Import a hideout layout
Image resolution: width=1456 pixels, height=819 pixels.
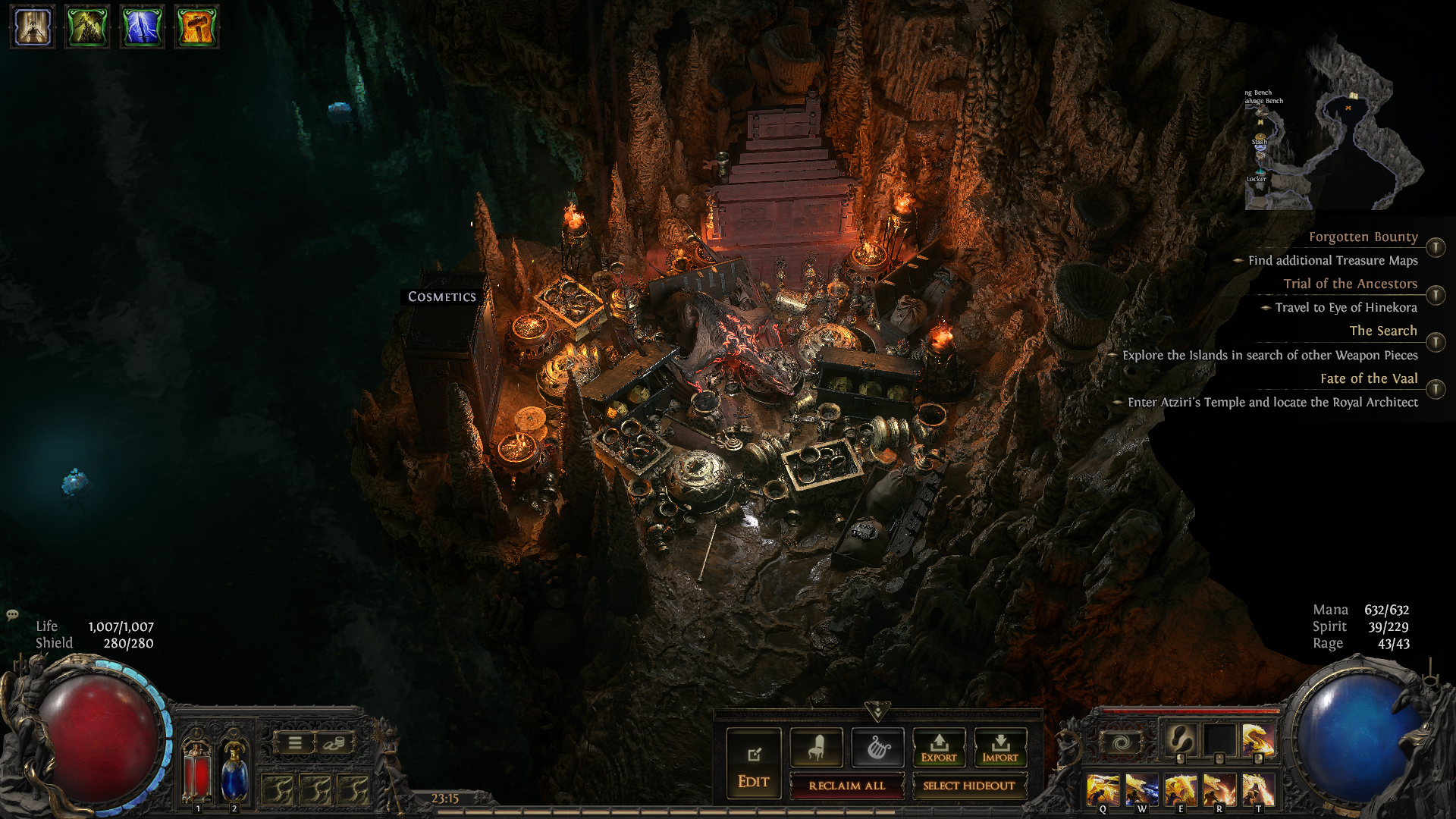click(1000, 748)
